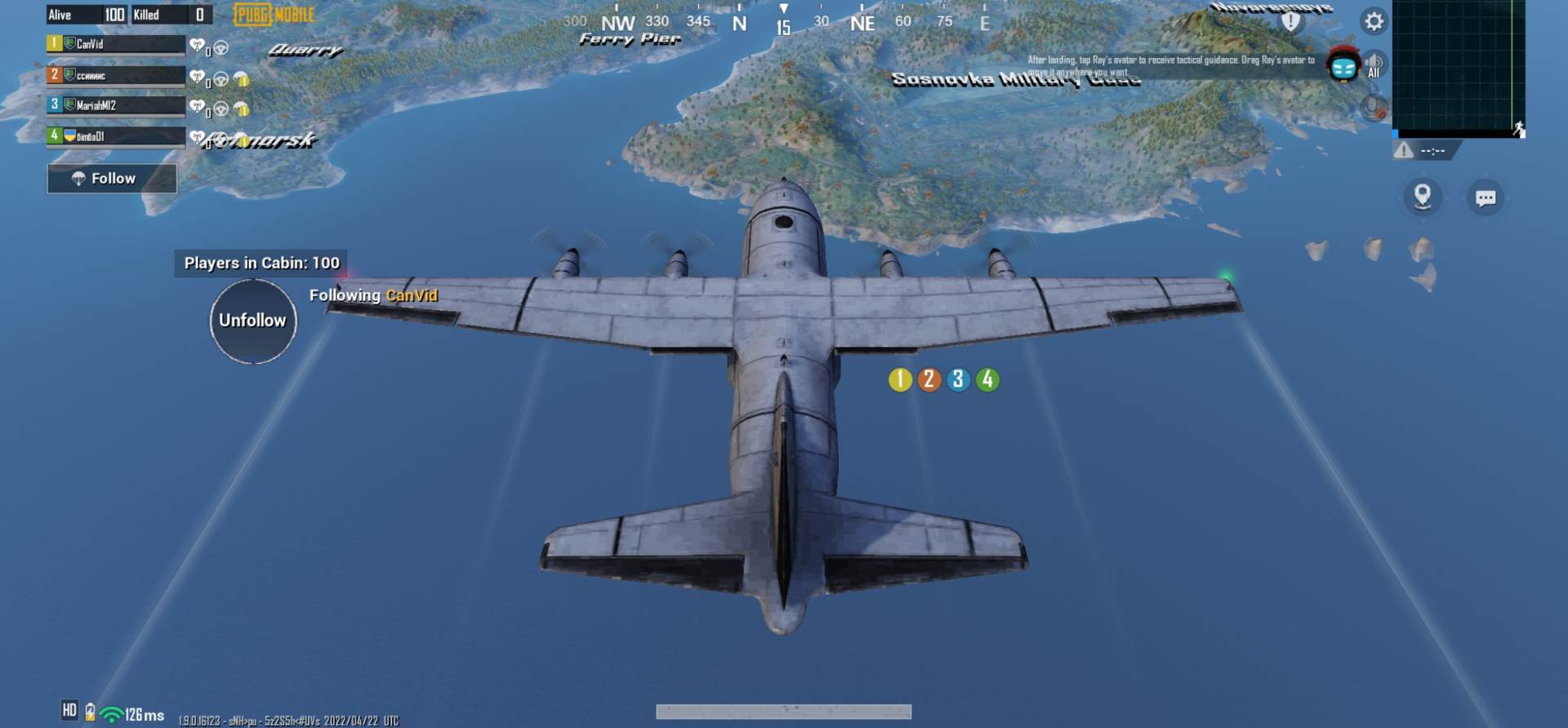1568x728 pixels.
Task: Tap the steering wheel icon beside ссиииис
Action: pyautogui.click(x=219, y=78)
